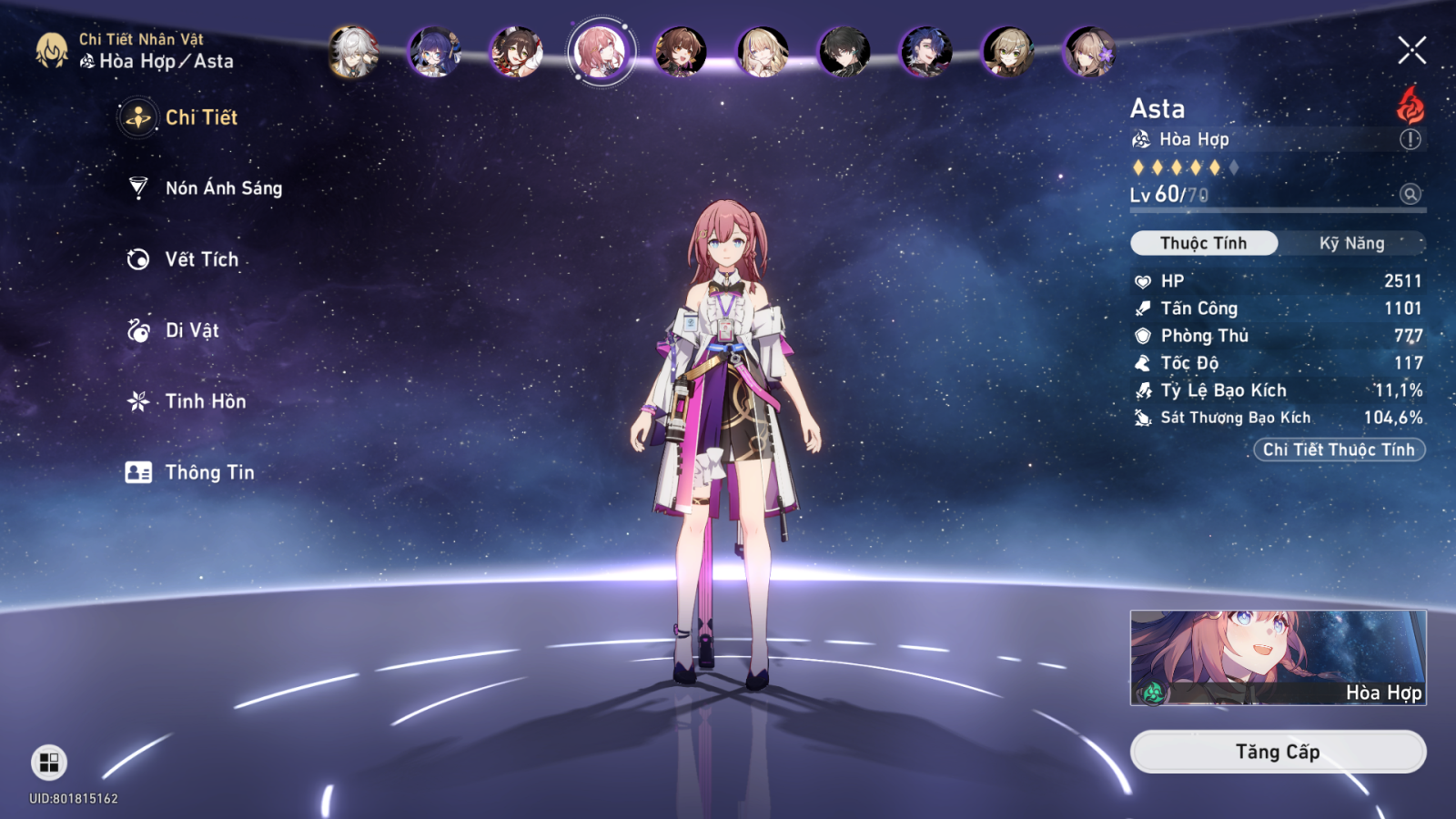Close the character details screen
This screenshot has height=819, width=1456.
(x=1411, y=50)
